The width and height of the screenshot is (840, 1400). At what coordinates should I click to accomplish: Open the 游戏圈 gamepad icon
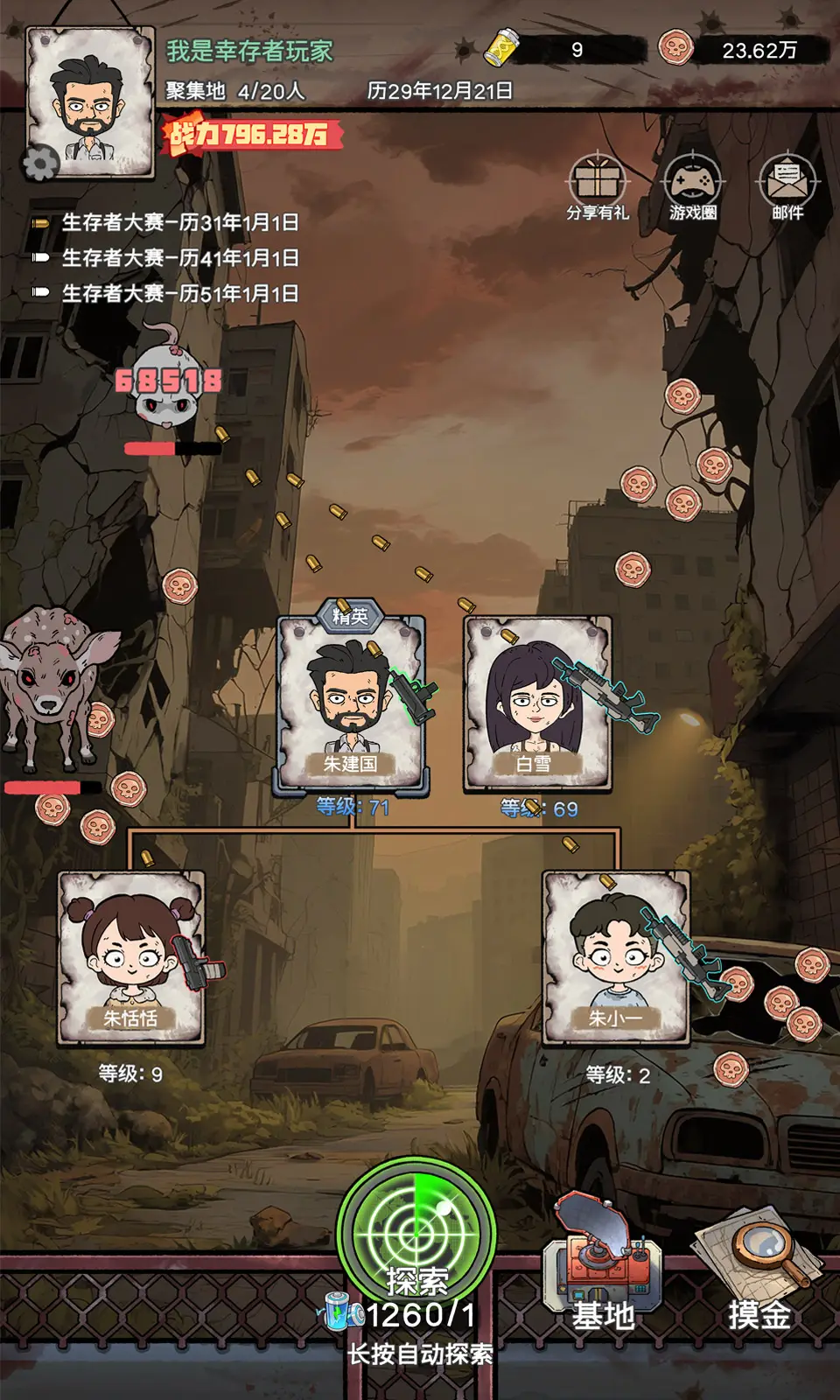[x=693, y=186]
